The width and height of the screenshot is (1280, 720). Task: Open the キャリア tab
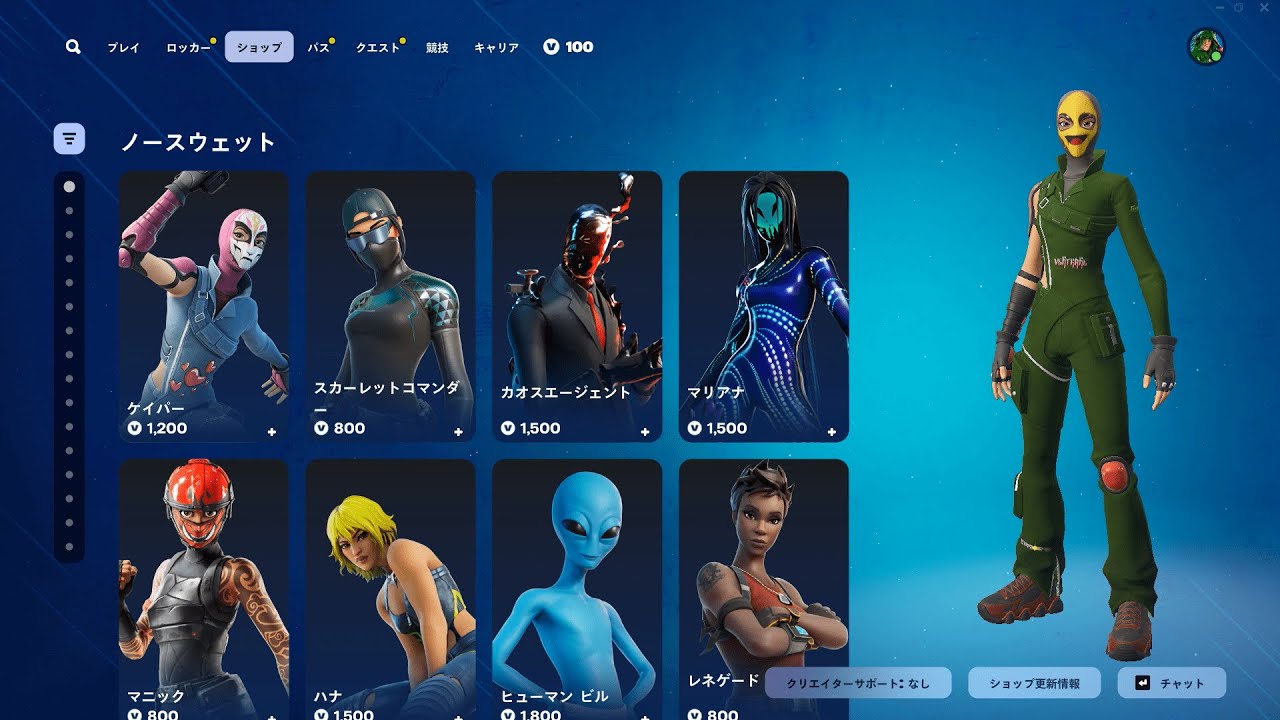click(x=496, y=47)
